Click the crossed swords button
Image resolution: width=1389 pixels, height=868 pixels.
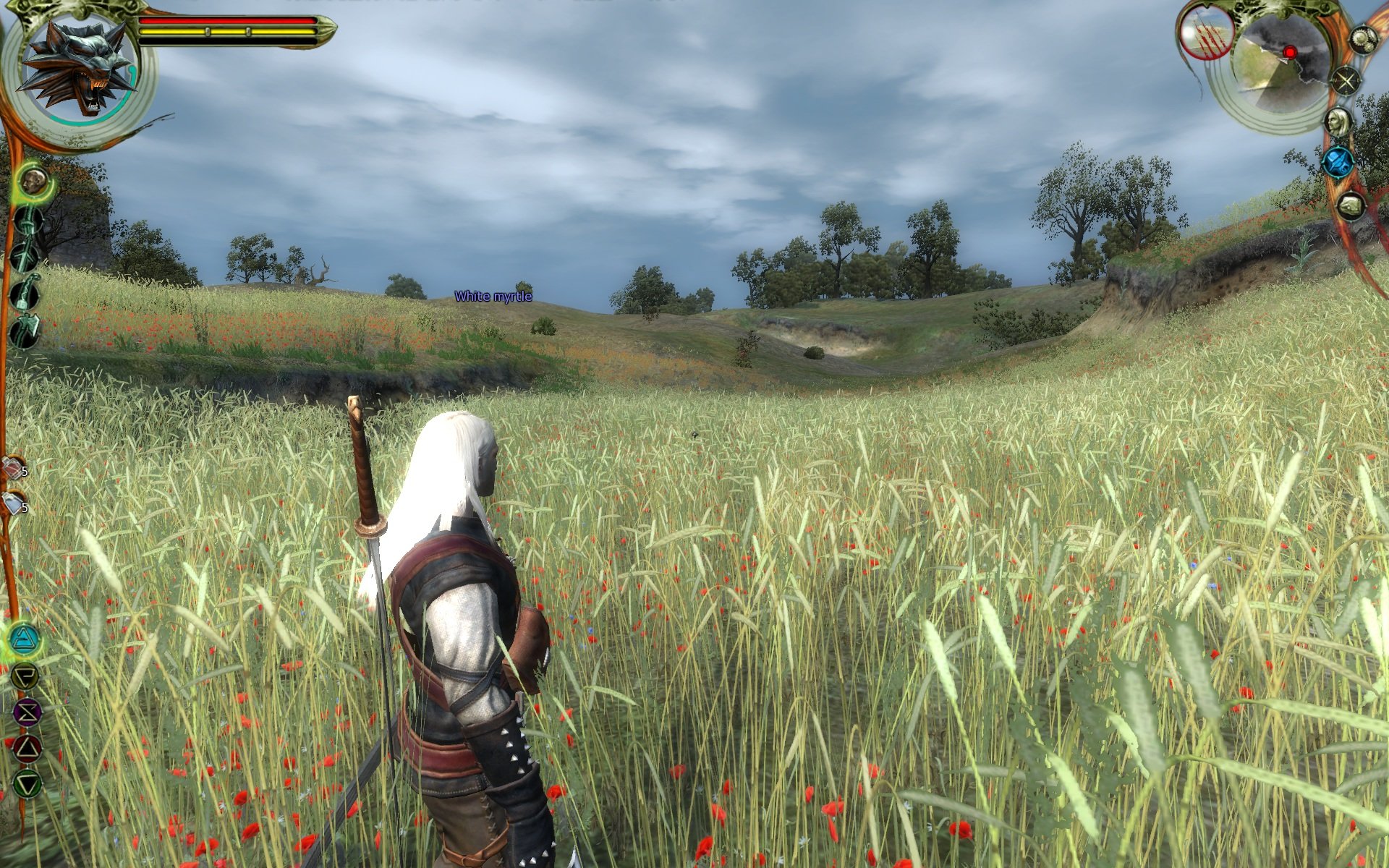(x=1346, y=80)
